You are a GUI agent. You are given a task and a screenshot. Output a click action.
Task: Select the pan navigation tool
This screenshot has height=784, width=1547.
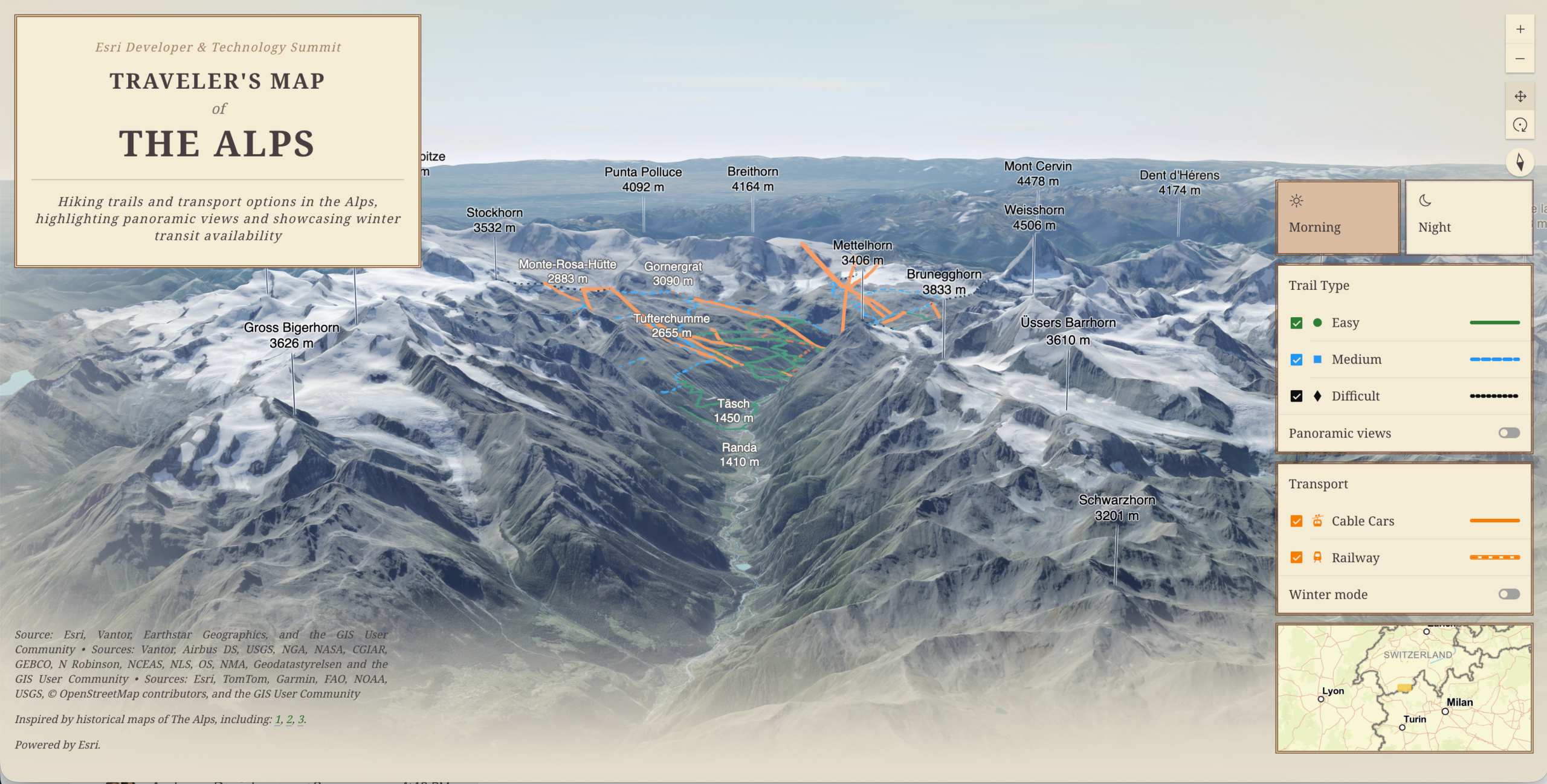tap(1522, 95)
